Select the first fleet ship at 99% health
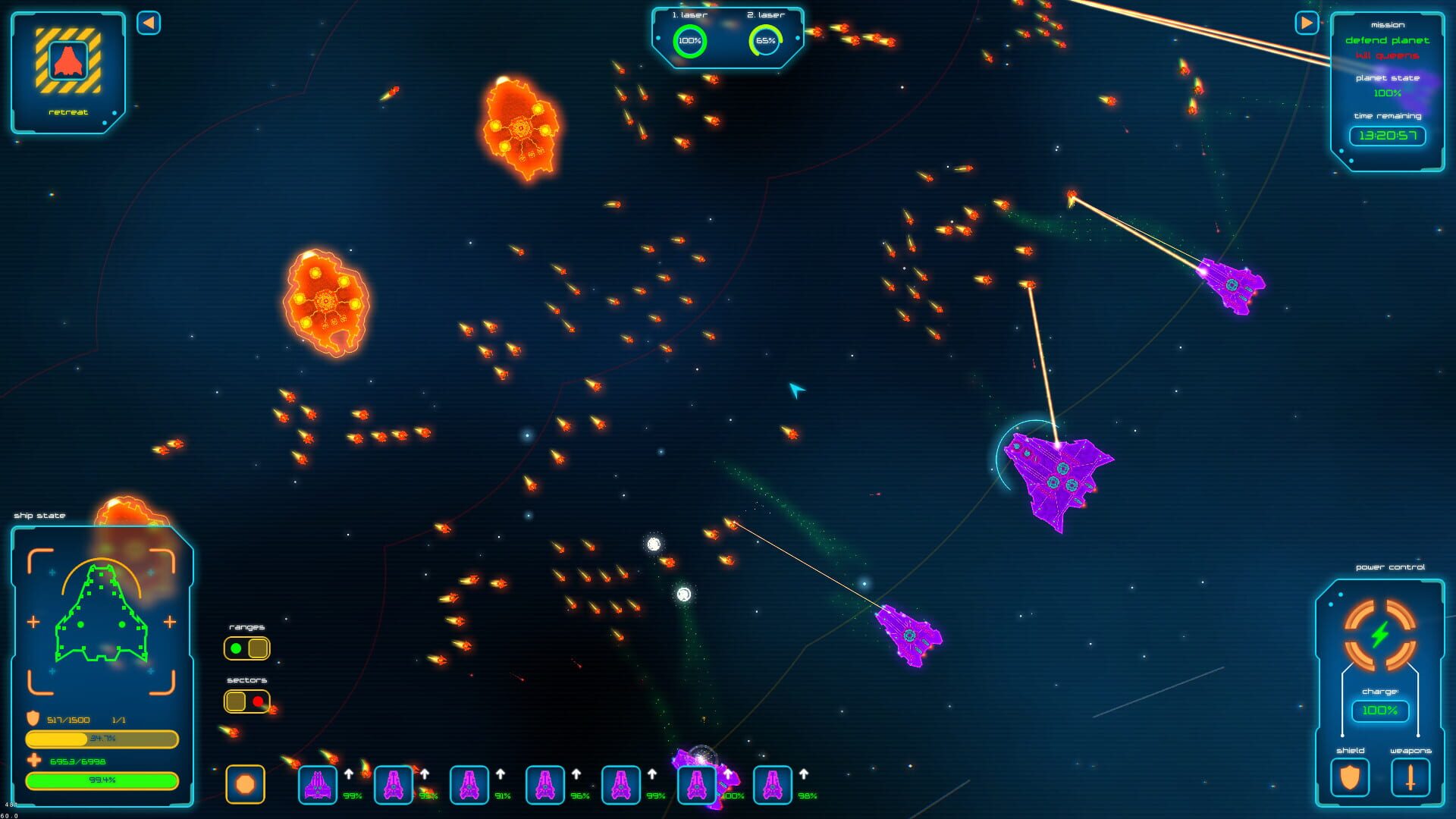This screenshot has width=1456, height=819. click(317, 783)
